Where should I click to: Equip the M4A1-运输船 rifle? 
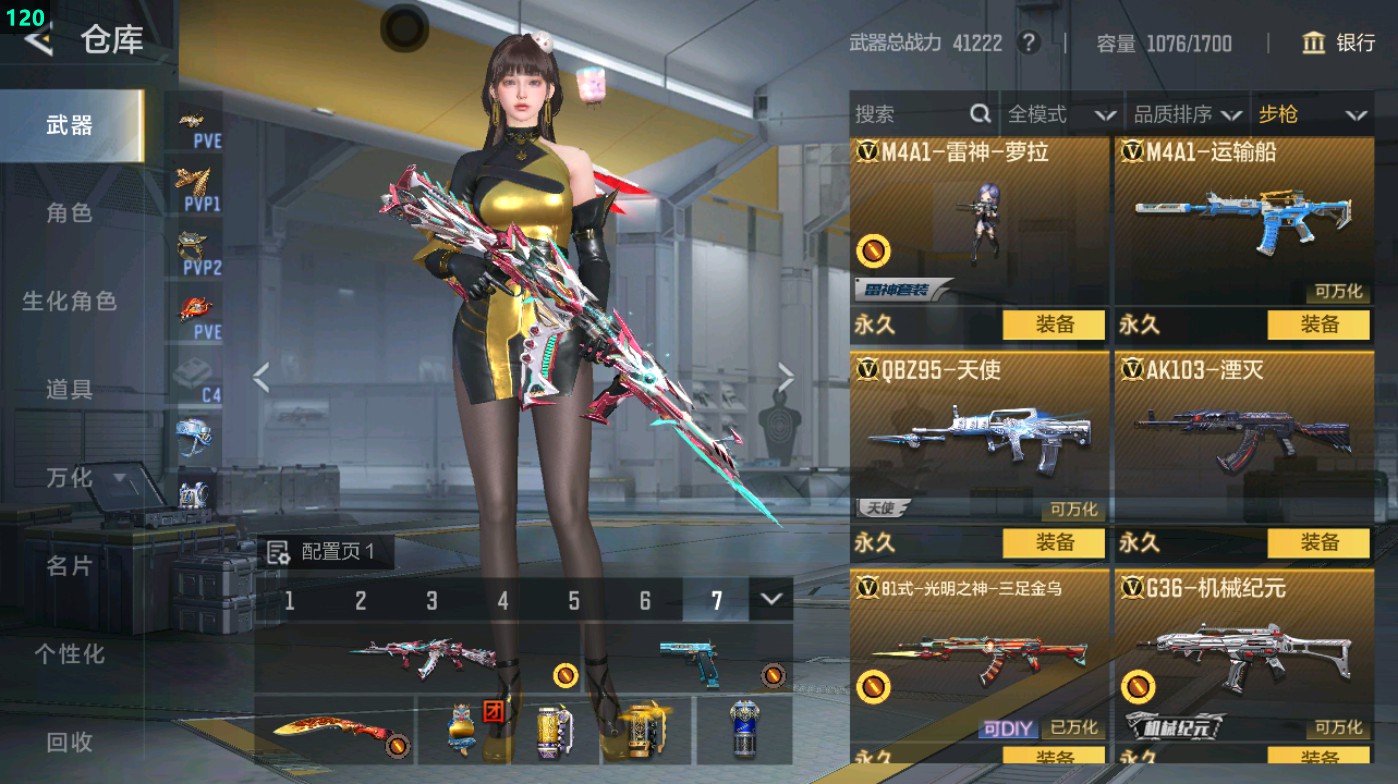point(1320,325)
